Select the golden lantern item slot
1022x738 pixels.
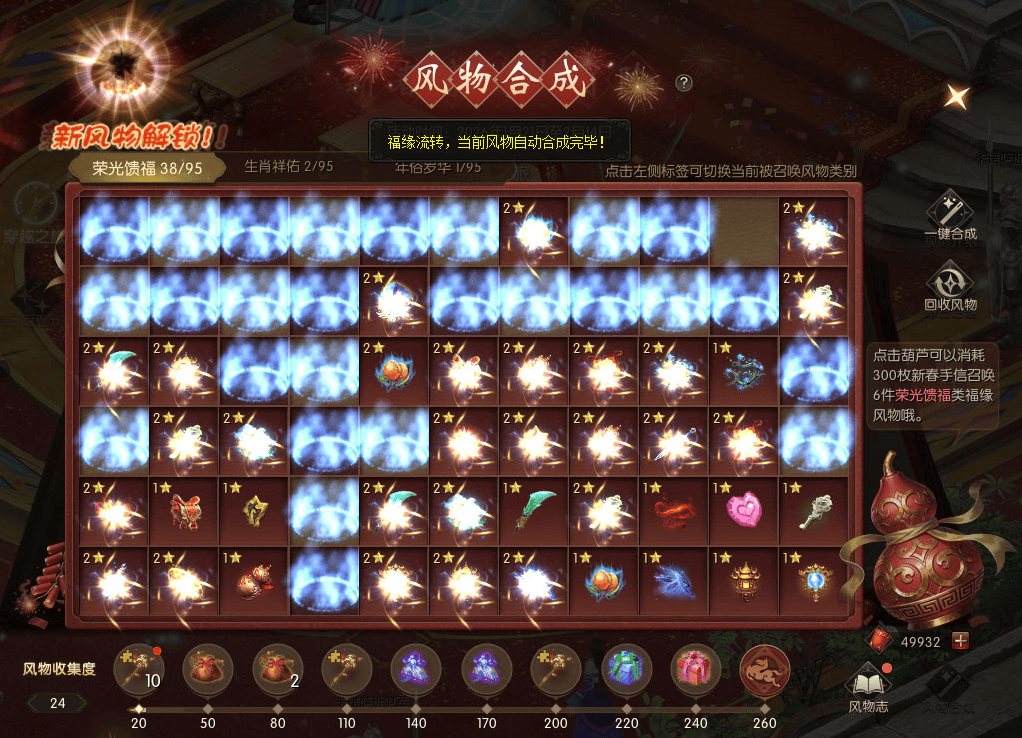[743, 580]
